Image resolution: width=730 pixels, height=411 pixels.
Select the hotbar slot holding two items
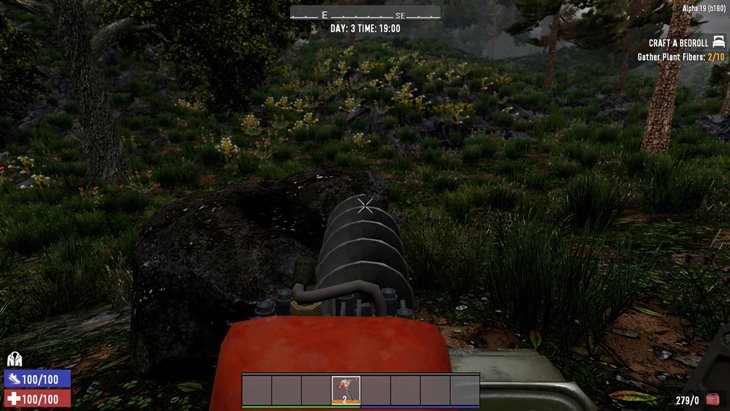pos(345,389)
